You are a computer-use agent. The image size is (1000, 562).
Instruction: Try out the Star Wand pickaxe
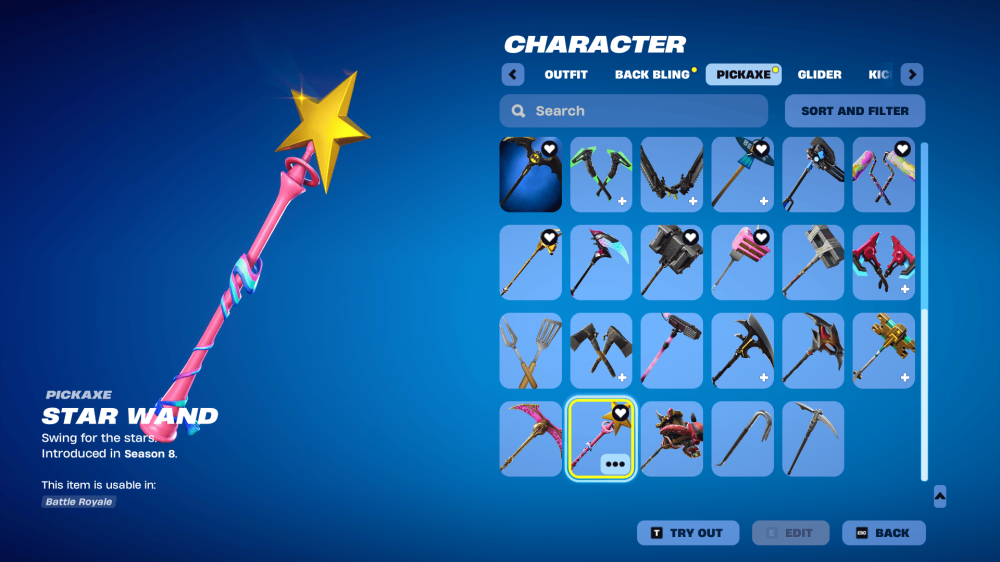point(687,533)
